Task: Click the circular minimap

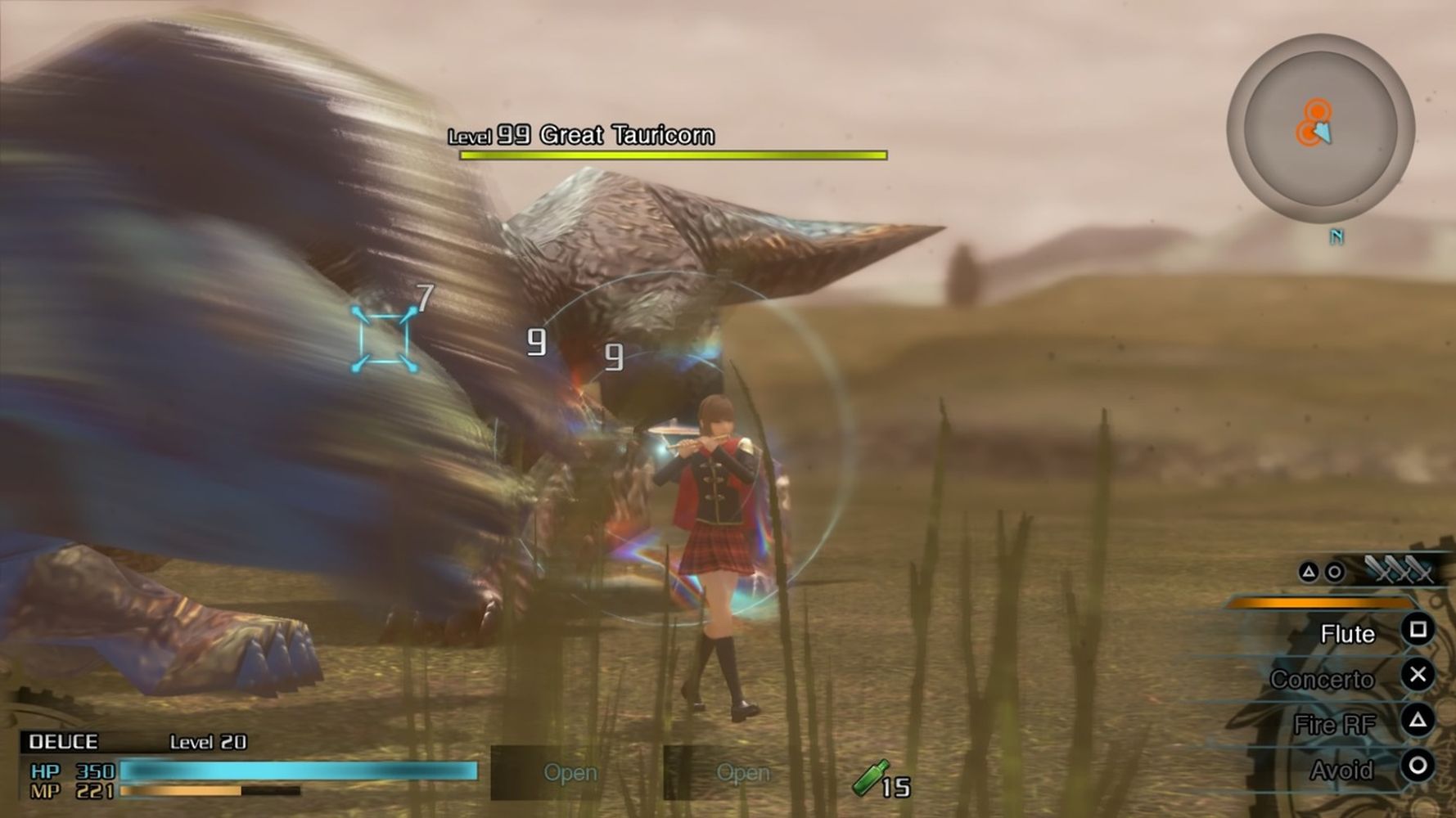Action: pyautogui.click(x=1319, y=128)
